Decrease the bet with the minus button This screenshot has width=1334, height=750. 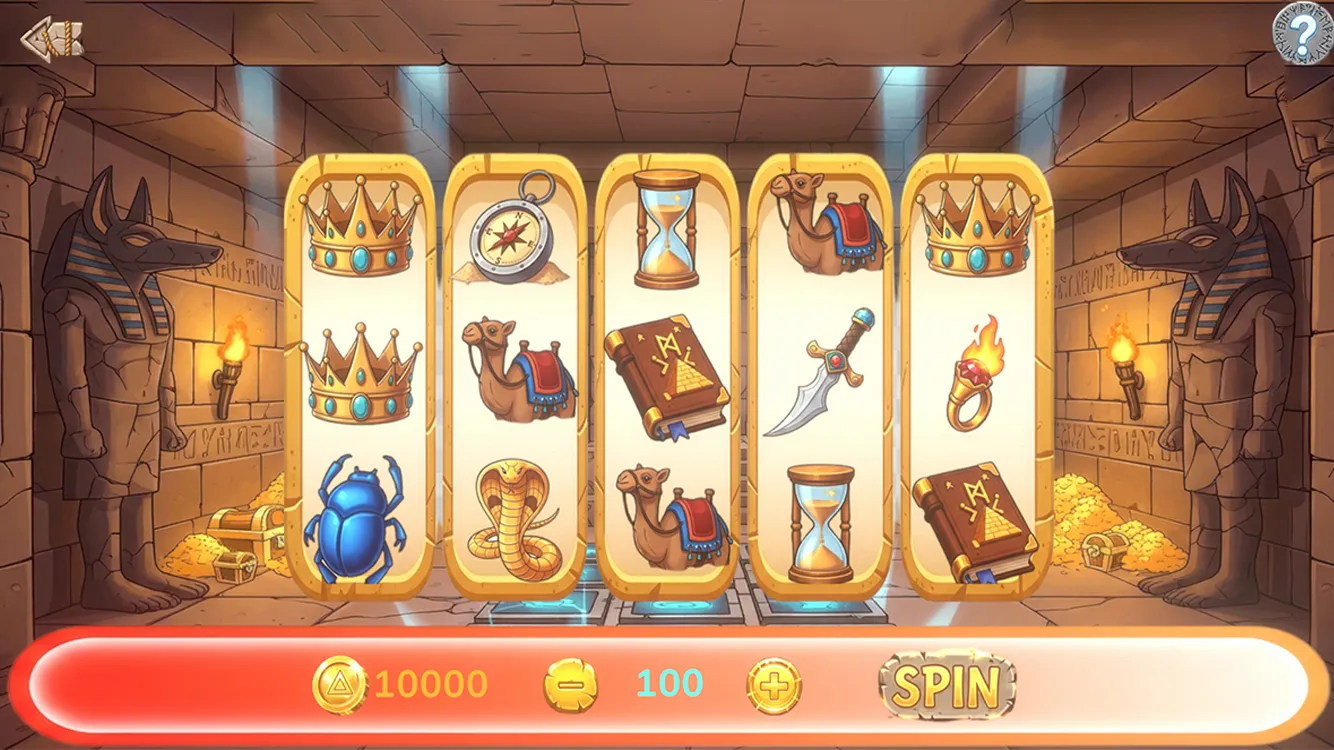pos(570,686)
